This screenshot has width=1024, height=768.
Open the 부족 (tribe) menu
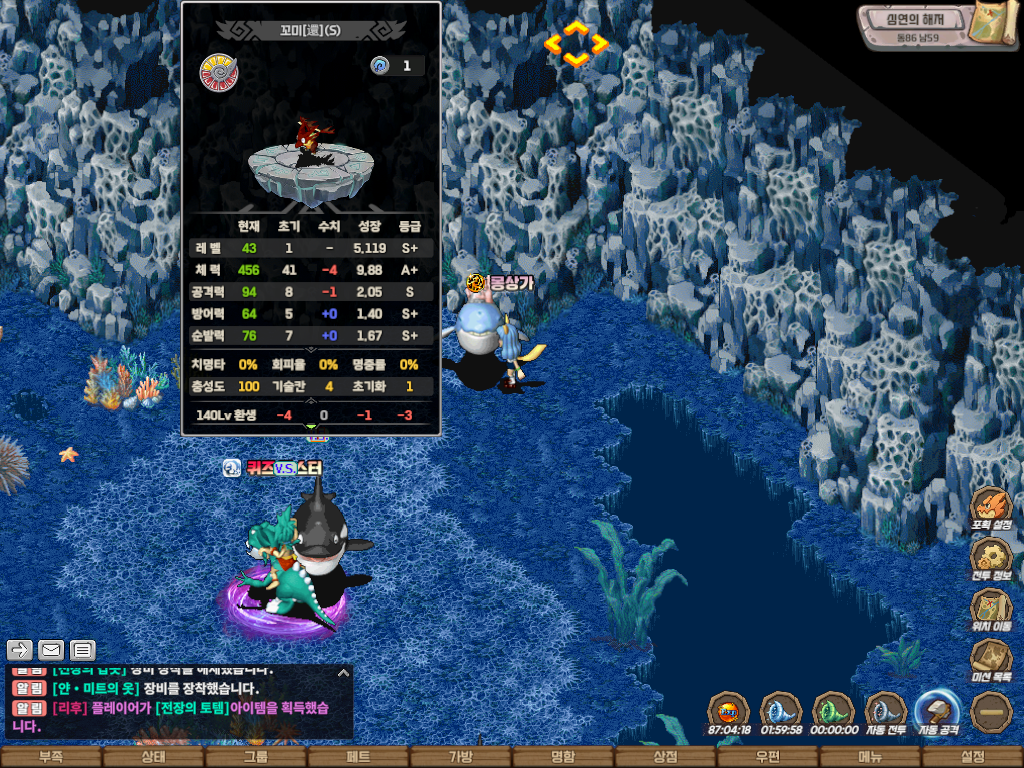50,757
